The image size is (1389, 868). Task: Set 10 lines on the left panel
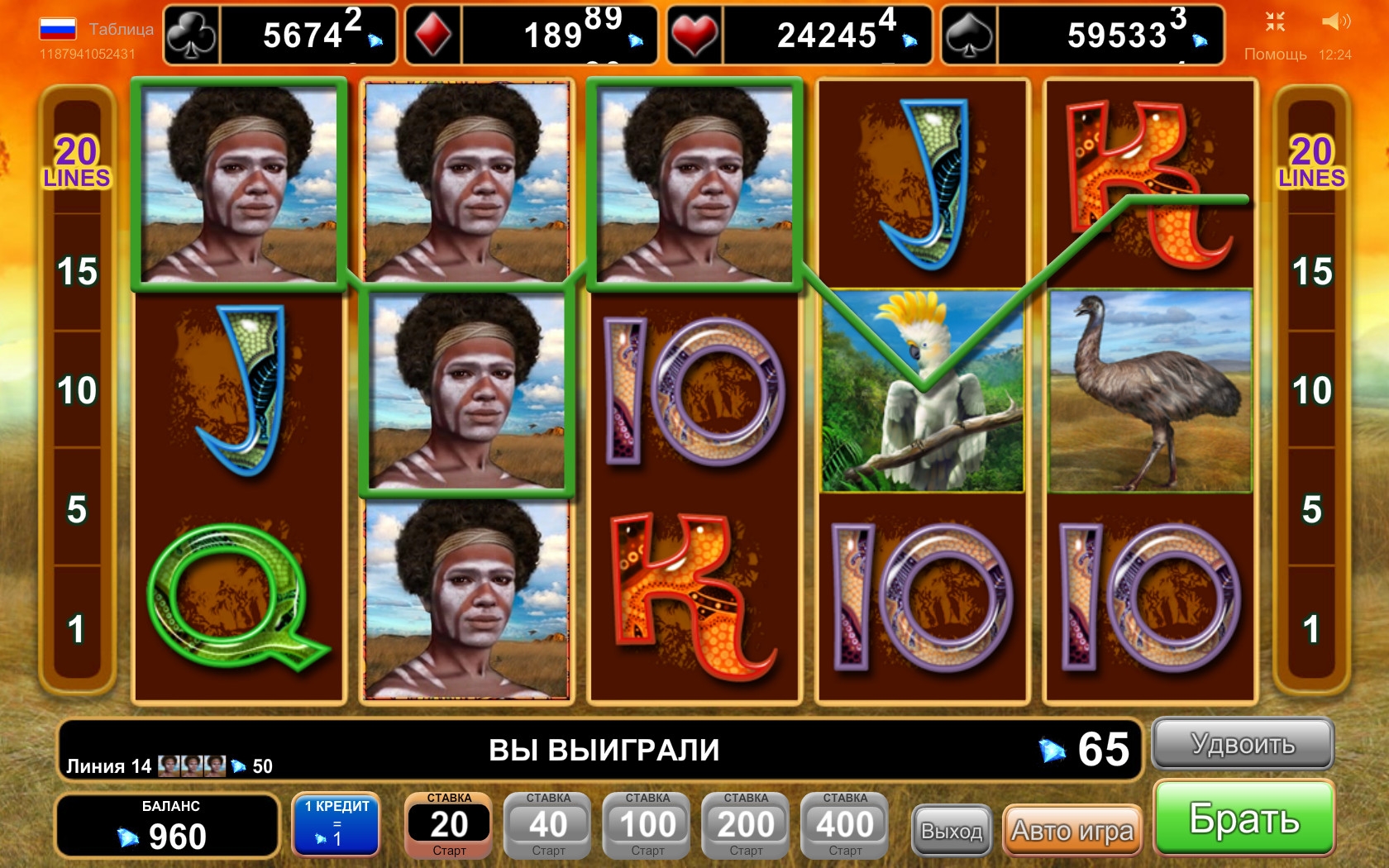coord(77,390)
